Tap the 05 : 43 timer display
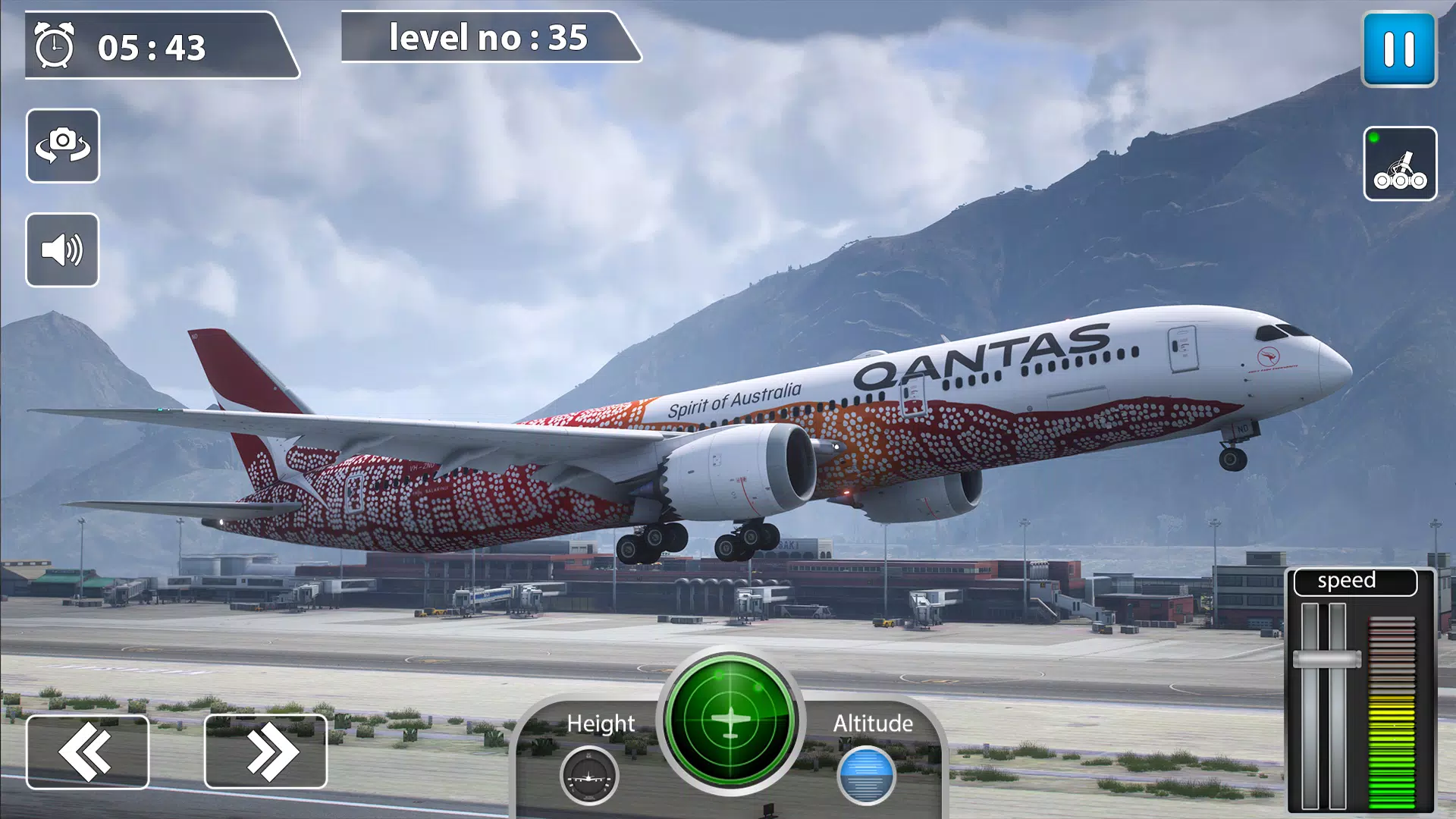The width and height of the screenshot is (1456, 819). pos(152,48)
